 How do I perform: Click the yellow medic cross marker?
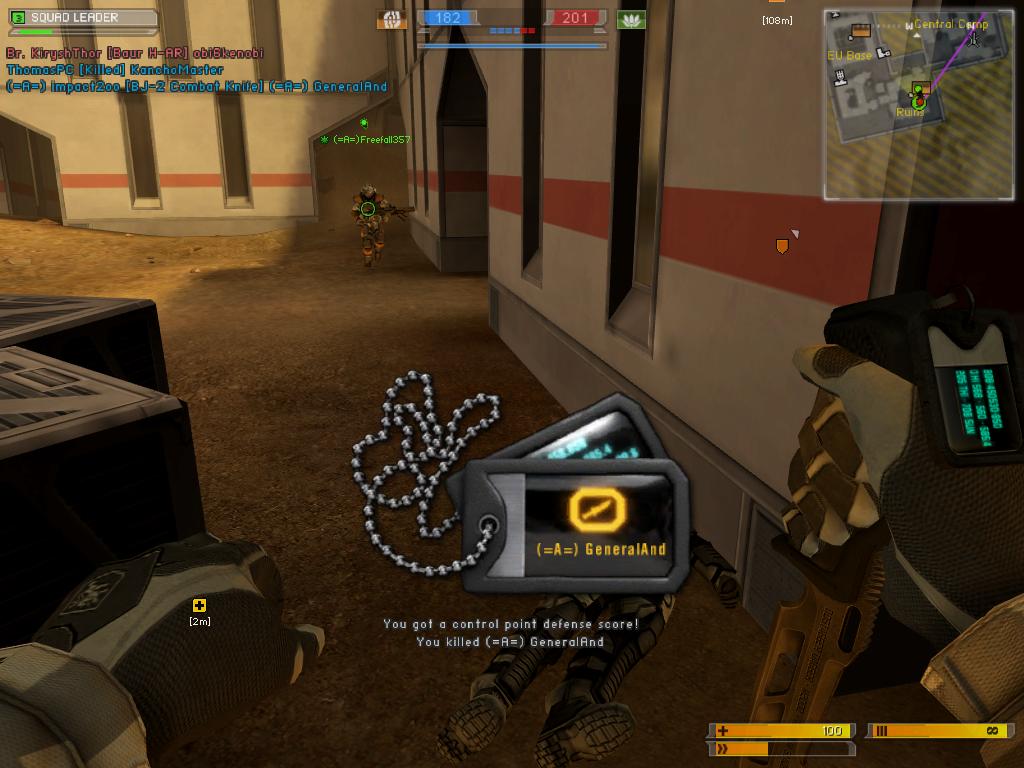[199, 605]
